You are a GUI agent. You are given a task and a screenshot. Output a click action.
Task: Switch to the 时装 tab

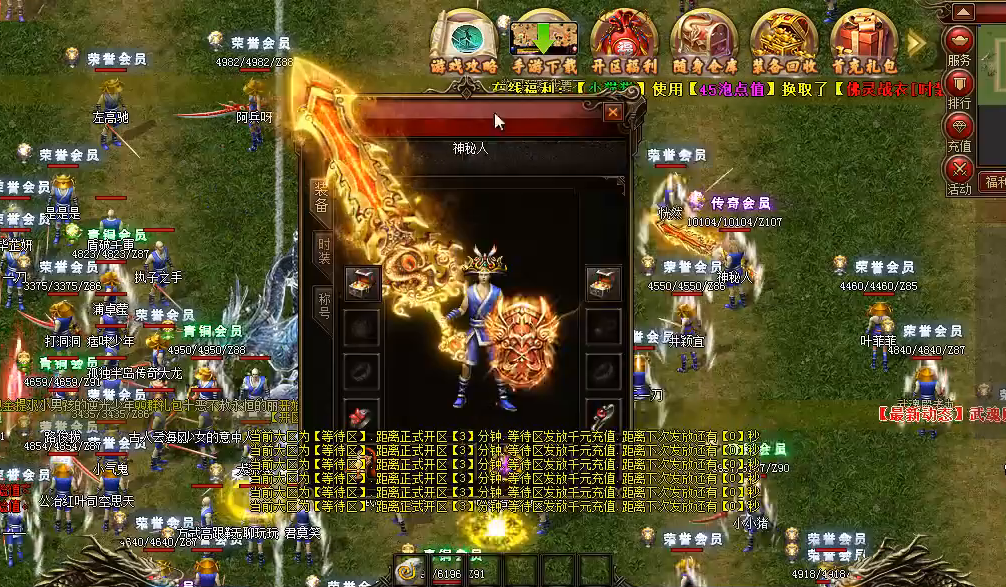pos(323,249)
